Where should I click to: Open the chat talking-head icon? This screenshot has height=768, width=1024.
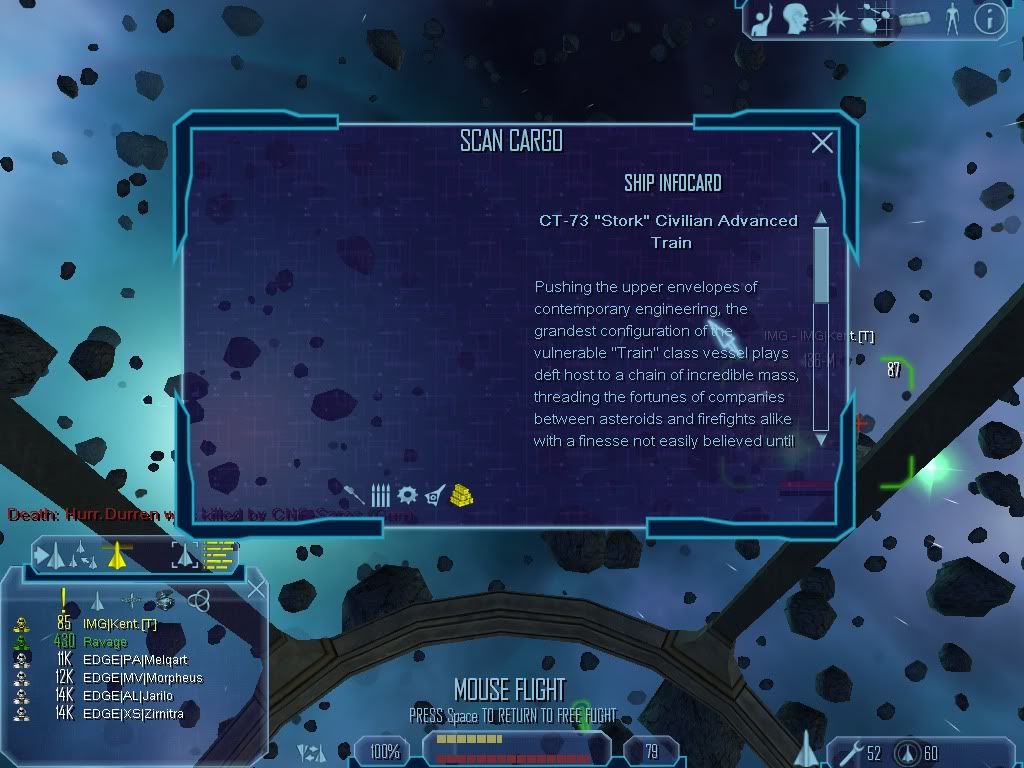[x=796, y=19]
